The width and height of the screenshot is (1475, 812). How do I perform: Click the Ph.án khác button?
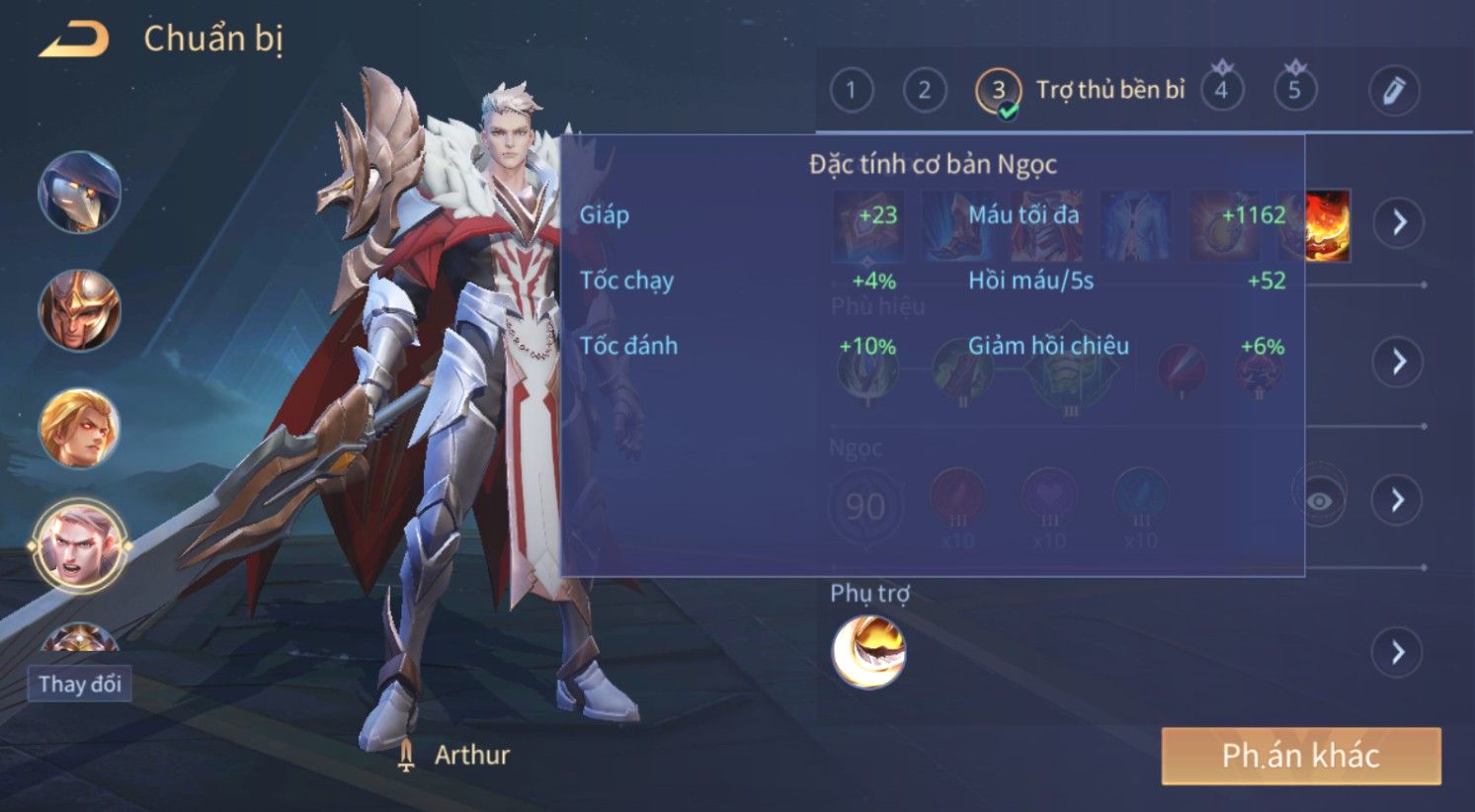pyautogui.click(x=1300, y=756)
